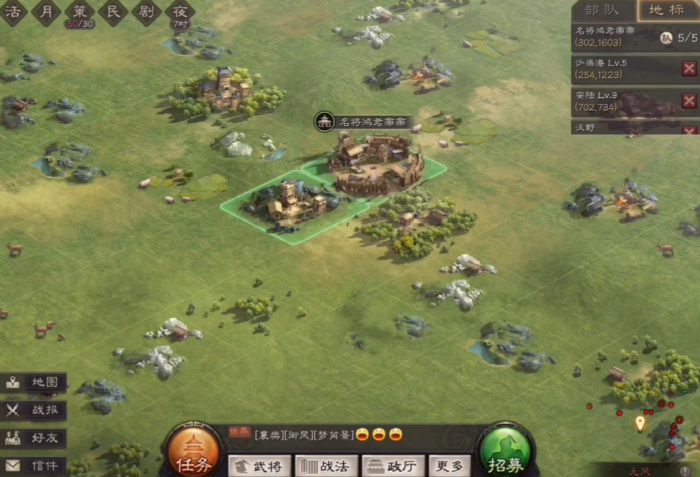The height and width of the screenshot is (477, 700).
Task: Open the green 招募 (Recruit) button
Action: click(x=506, y=452)
